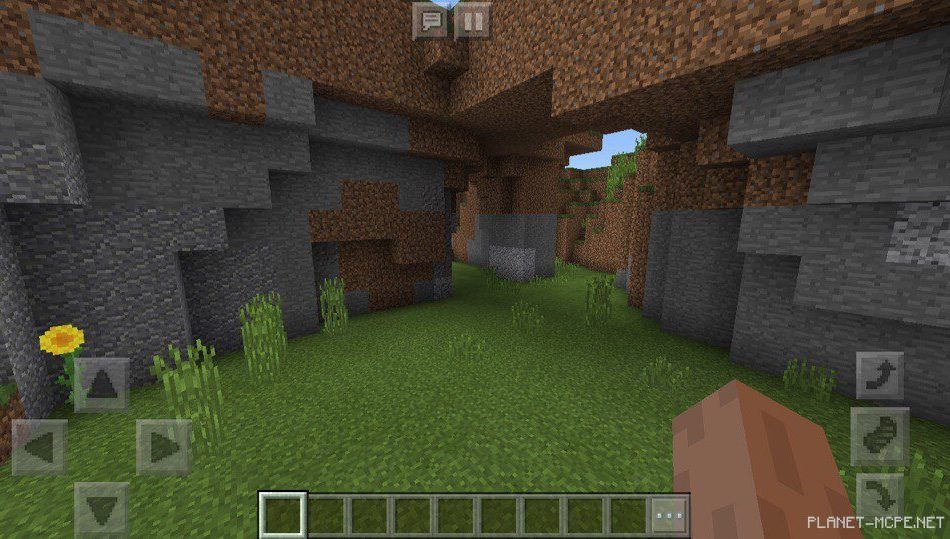
Task: Tap the move left arrow button
Action: 40,447
